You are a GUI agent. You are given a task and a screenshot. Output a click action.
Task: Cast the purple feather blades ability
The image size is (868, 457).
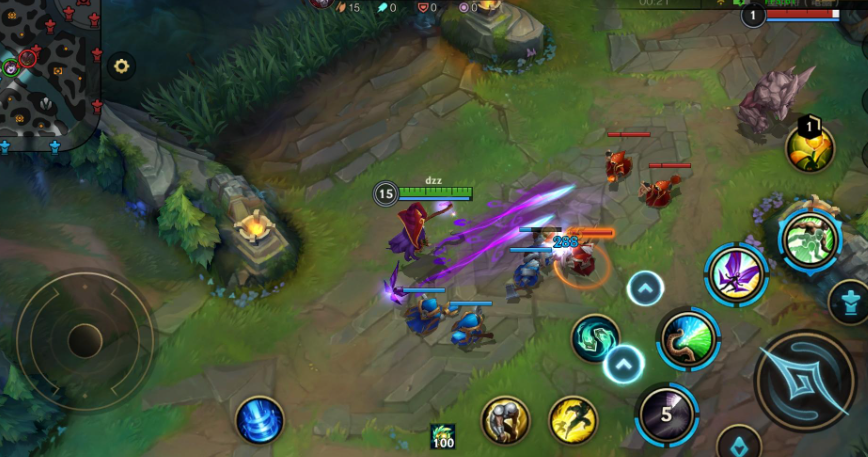click(x=736, y=273)
